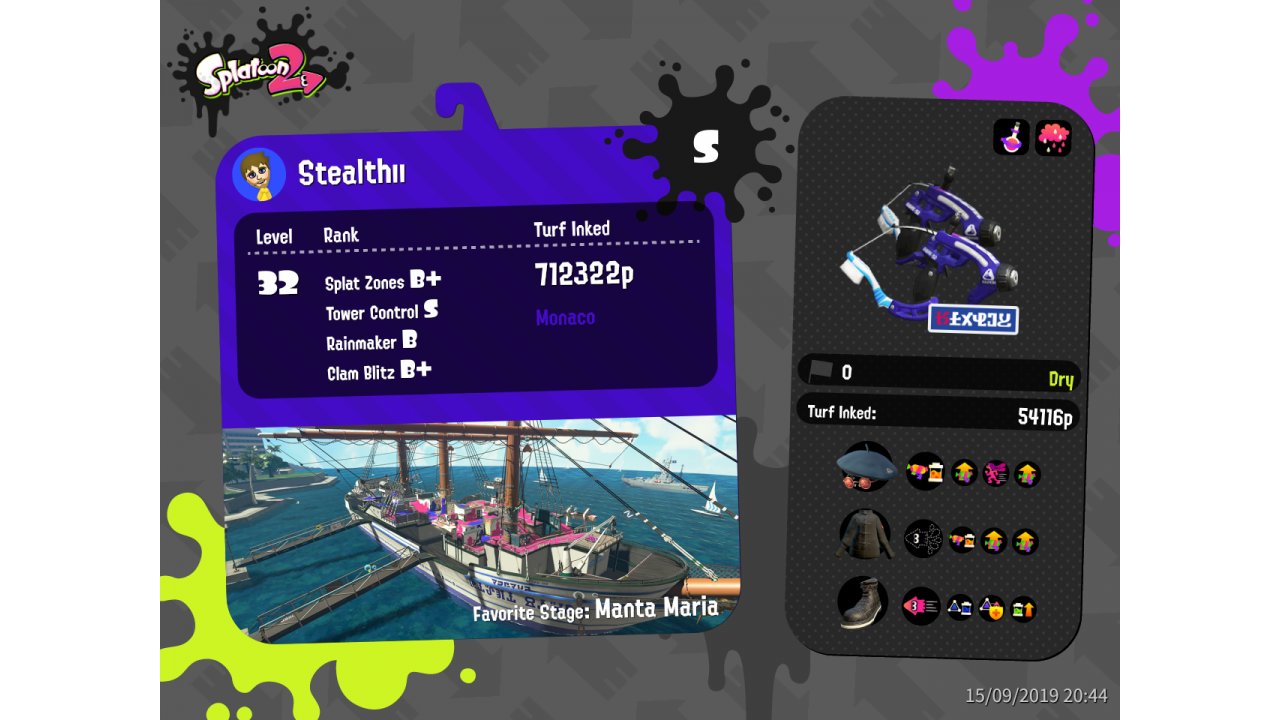The height and width of the screenshot is (720, 1280).
Task: Click the Swim Speed Up ability on shoes
Action: [x=920, y=606]
